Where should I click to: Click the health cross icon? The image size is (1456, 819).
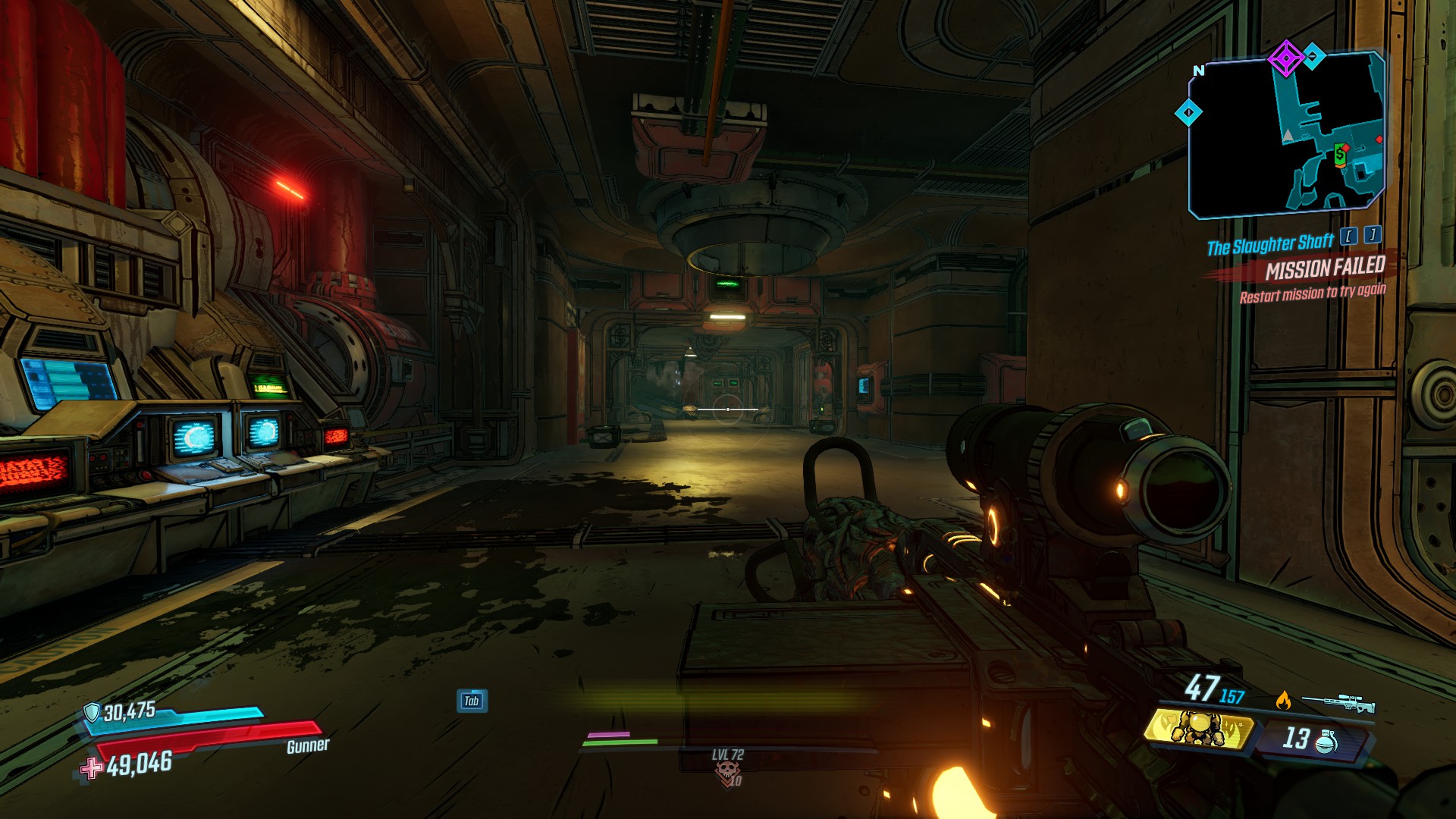[92, 768]
